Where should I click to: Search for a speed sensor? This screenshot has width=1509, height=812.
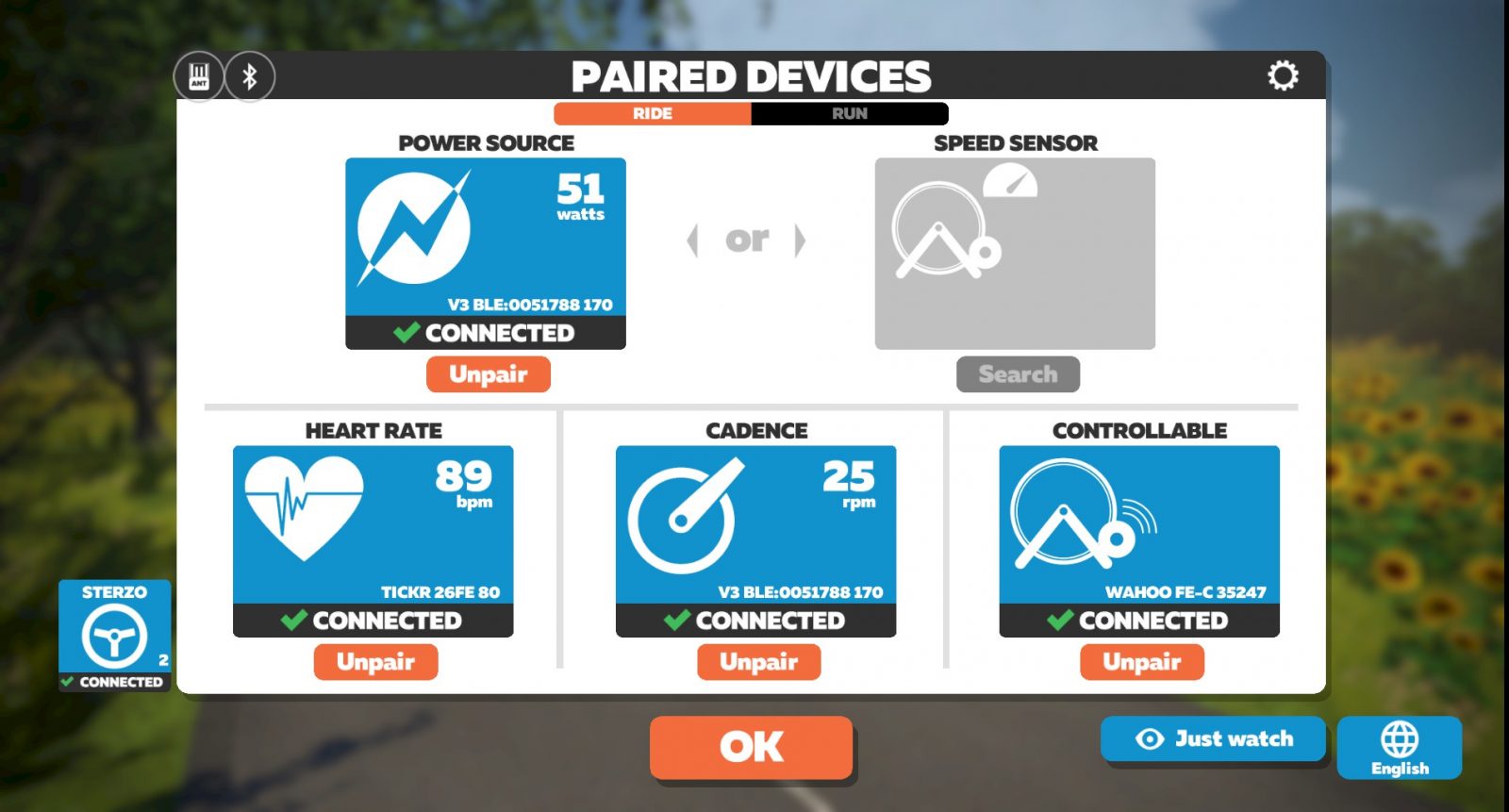pos(1018,374)
